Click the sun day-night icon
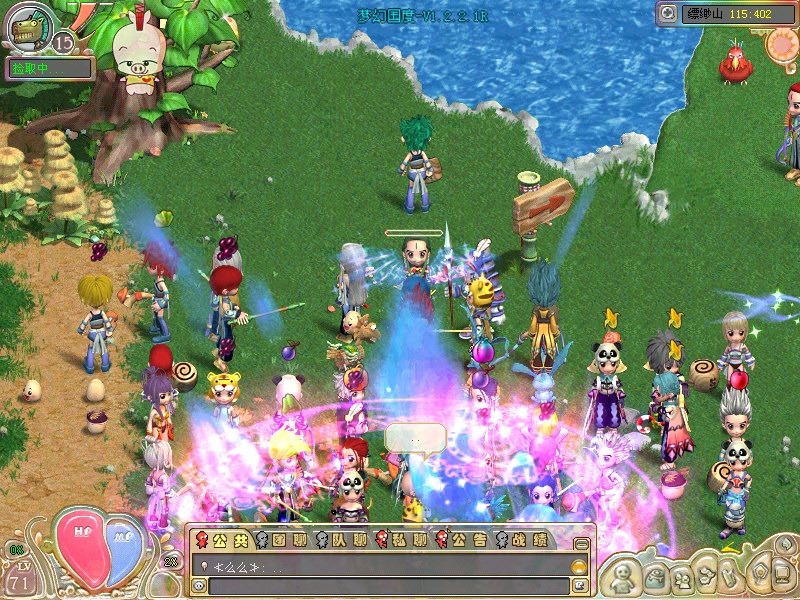Viewport: 800px width, 600px height. point(783,43)
